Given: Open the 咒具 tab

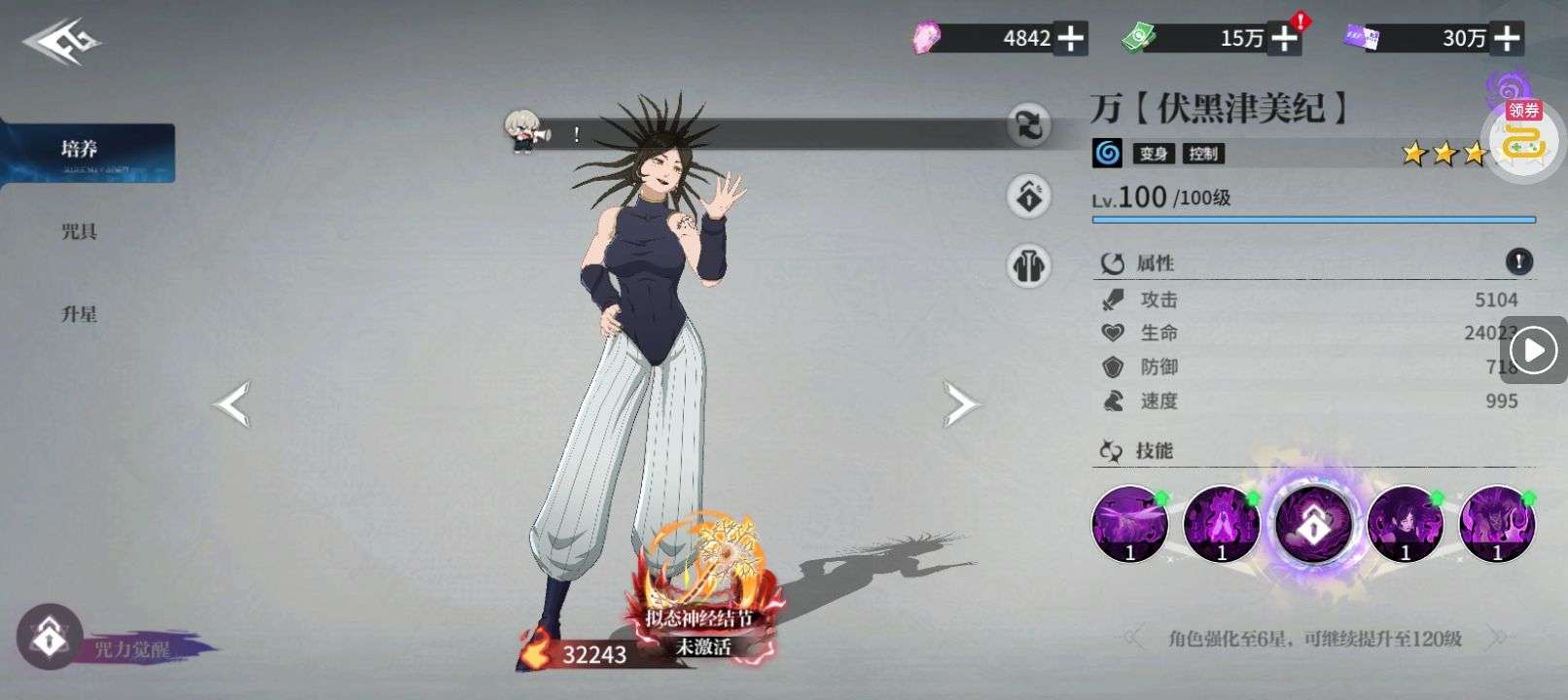Looking at the screenshot, I should pyautogui.click(x=80, y=231).
